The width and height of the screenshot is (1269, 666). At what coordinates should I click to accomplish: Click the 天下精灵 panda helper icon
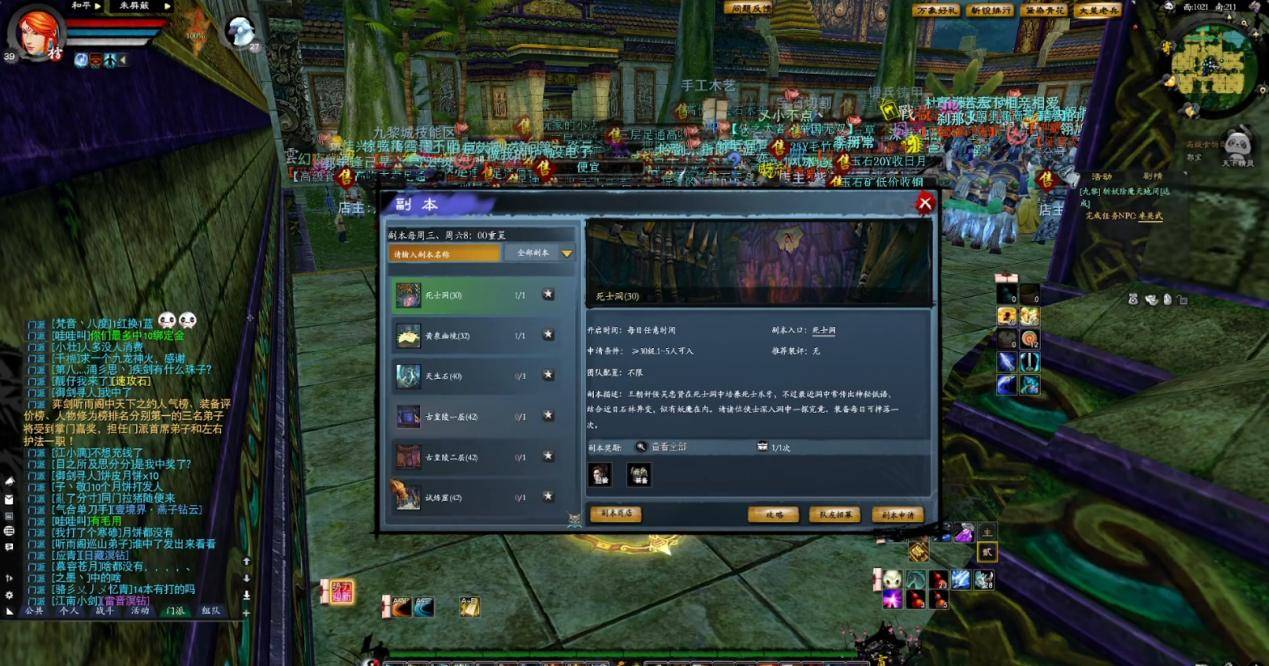click(x=1237, y=145)
